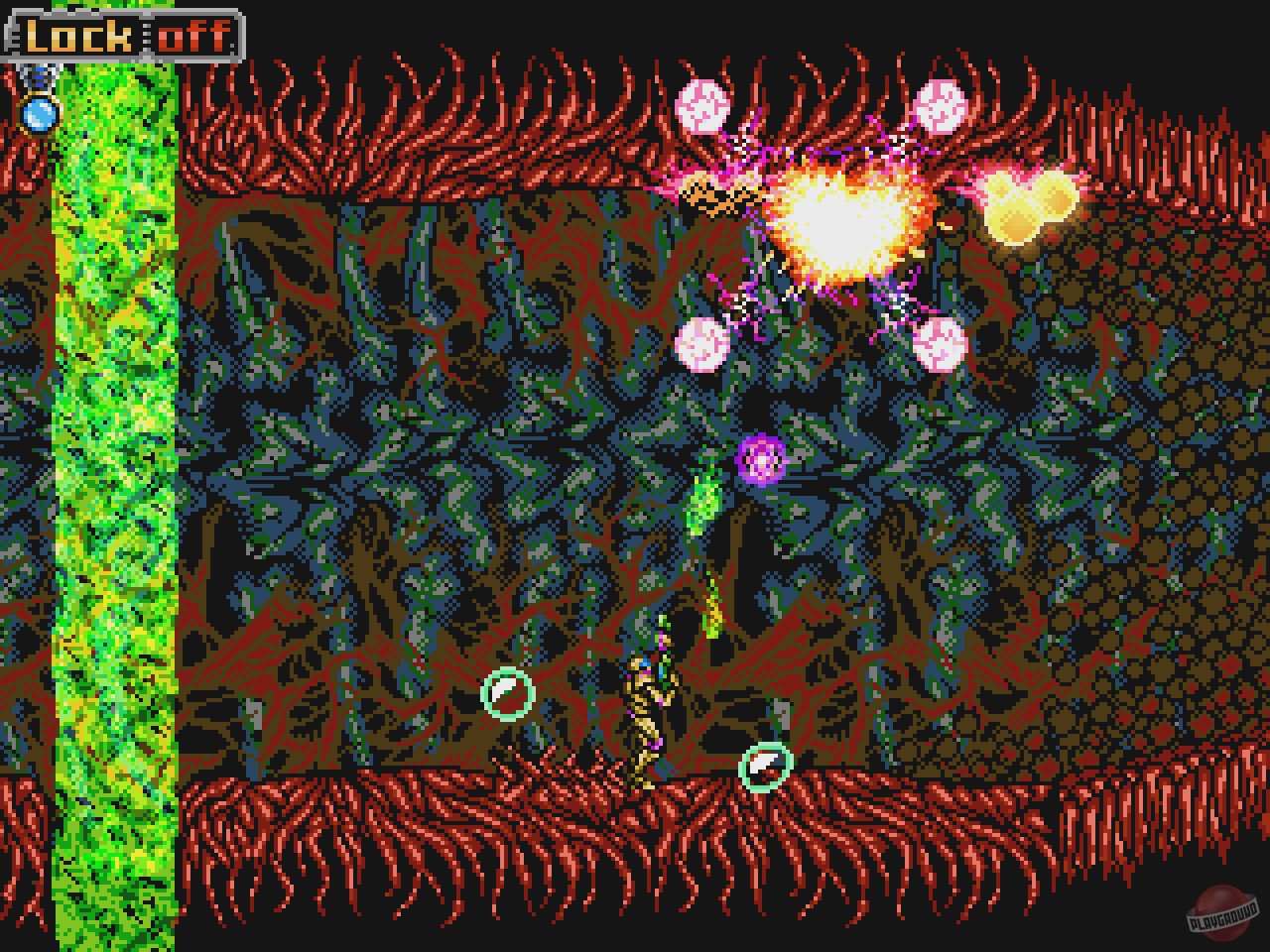Screen dimensions: 1270x952
Task: Click the red 'off' status text
Action: [195, 37]
